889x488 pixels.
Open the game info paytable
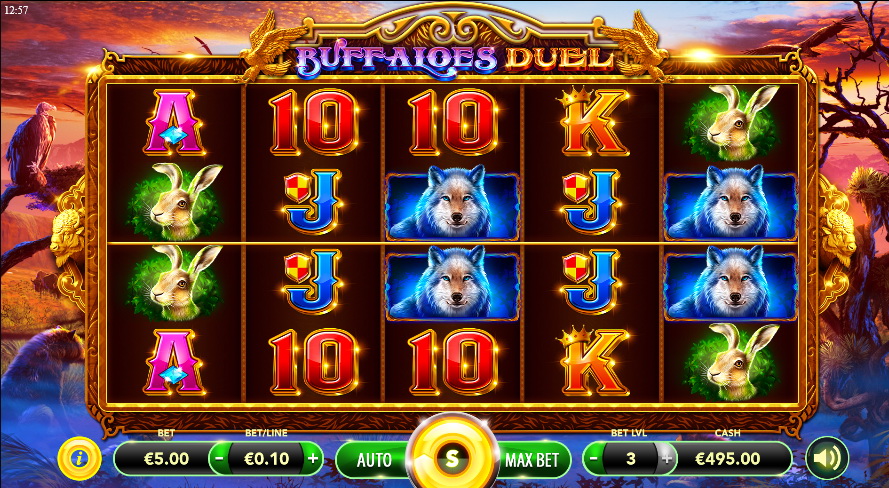(78, 459)
